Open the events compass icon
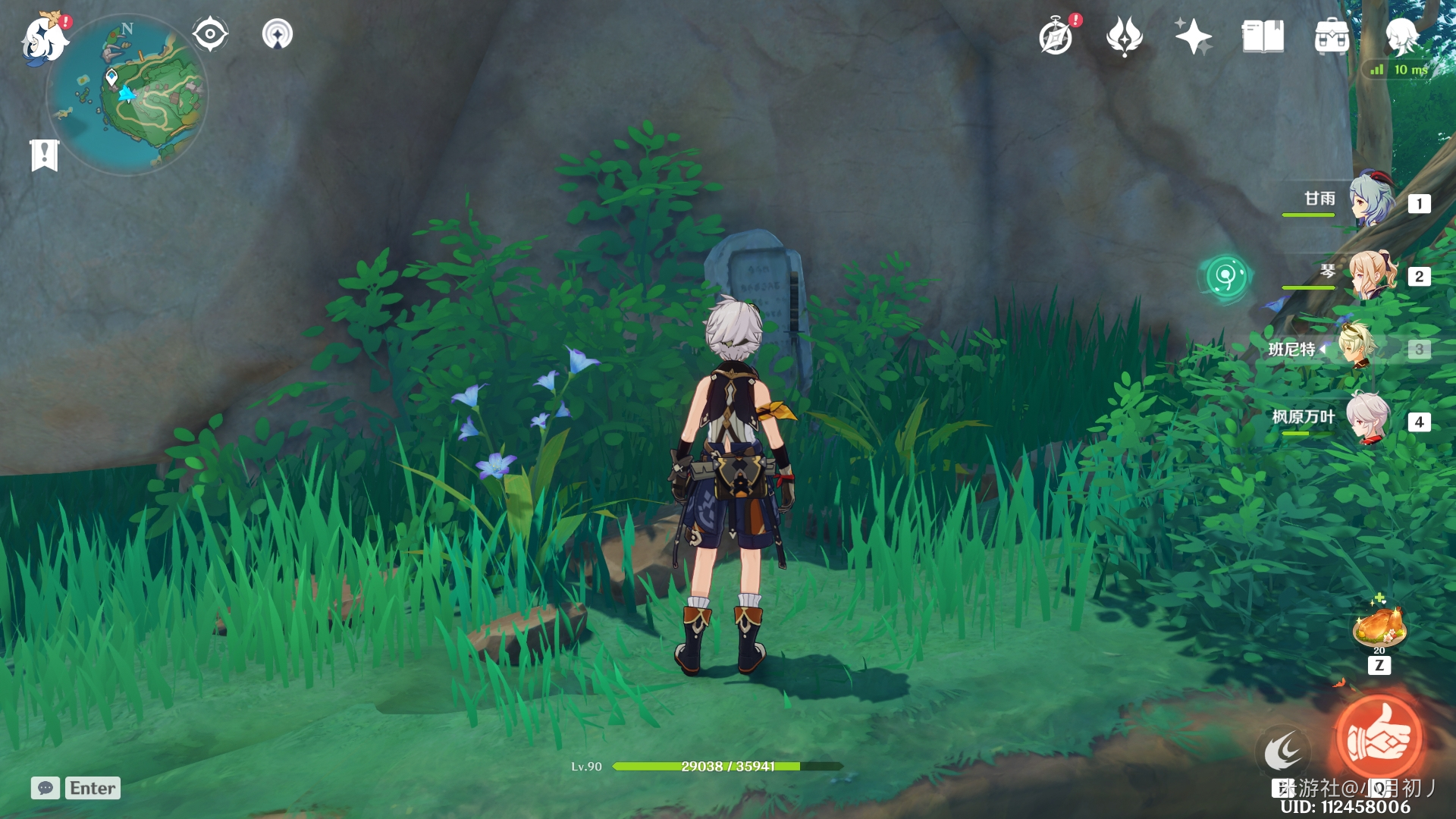 click(x=1056, y=36)
